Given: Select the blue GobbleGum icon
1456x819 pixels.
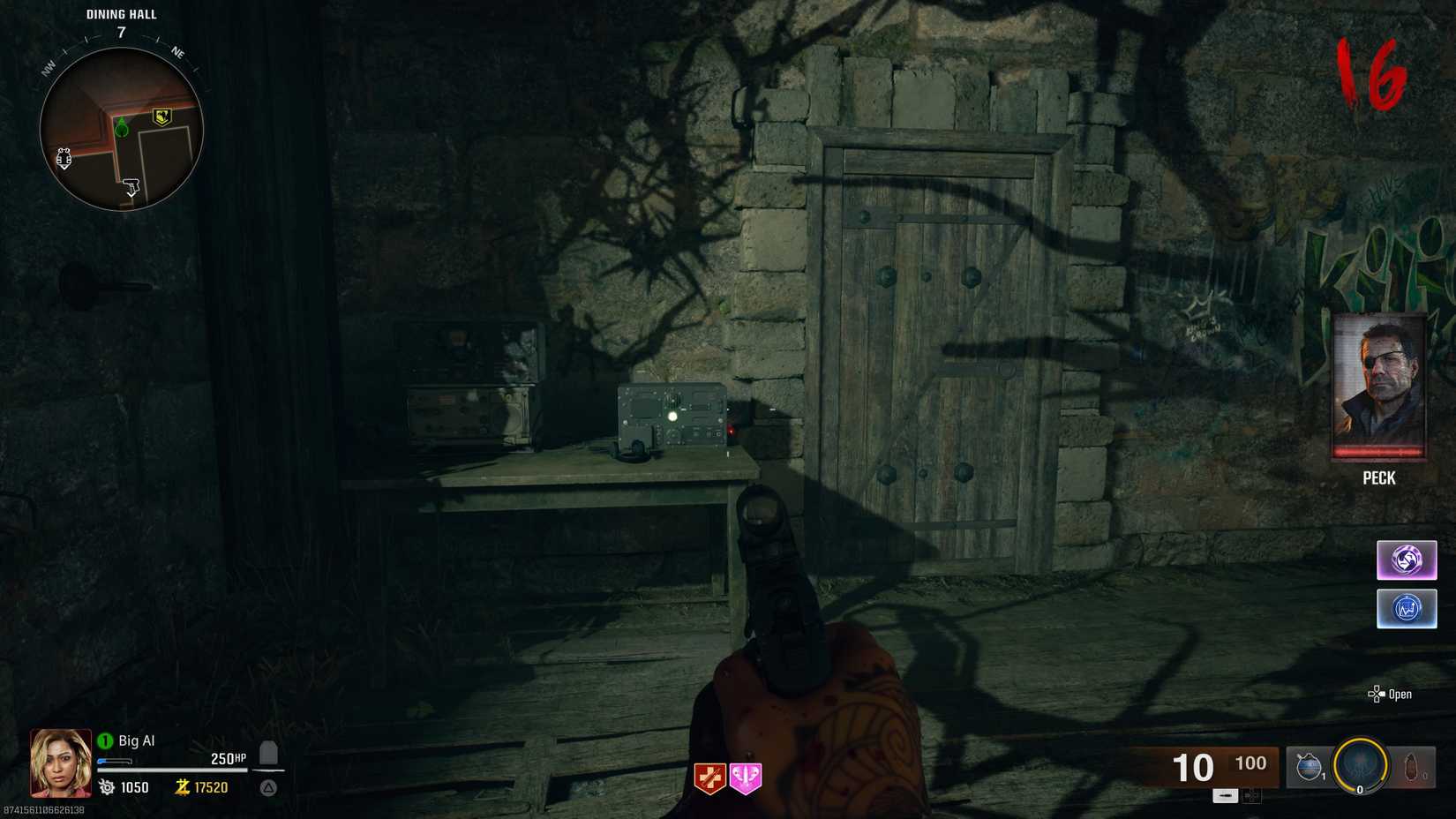Looking at the screenshot, I should pyautogui.click(x=1407, y=607).
